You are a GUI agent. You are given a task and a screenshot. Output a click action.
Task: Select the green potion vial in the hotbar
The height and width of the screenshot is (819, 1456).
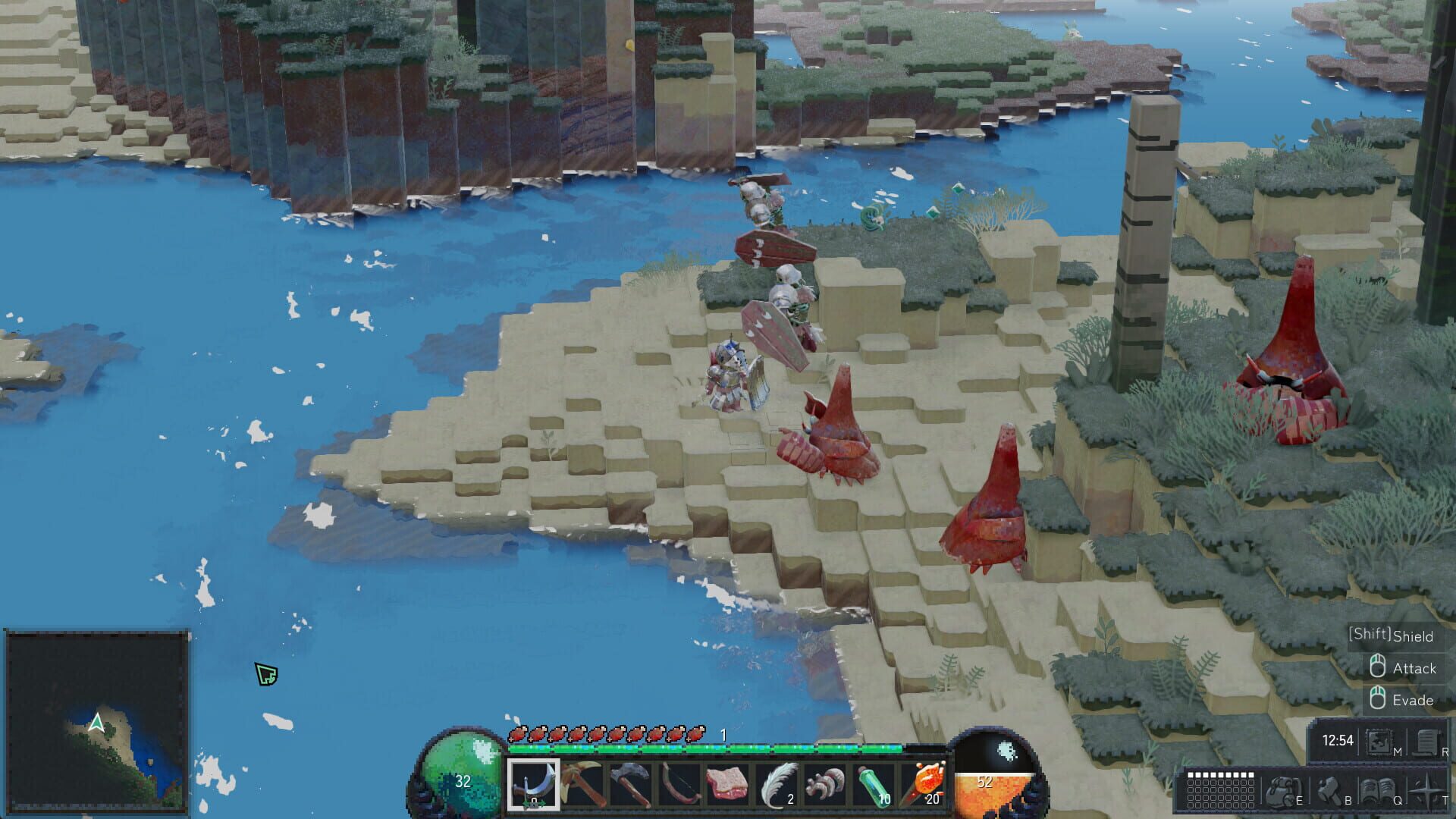873,787
